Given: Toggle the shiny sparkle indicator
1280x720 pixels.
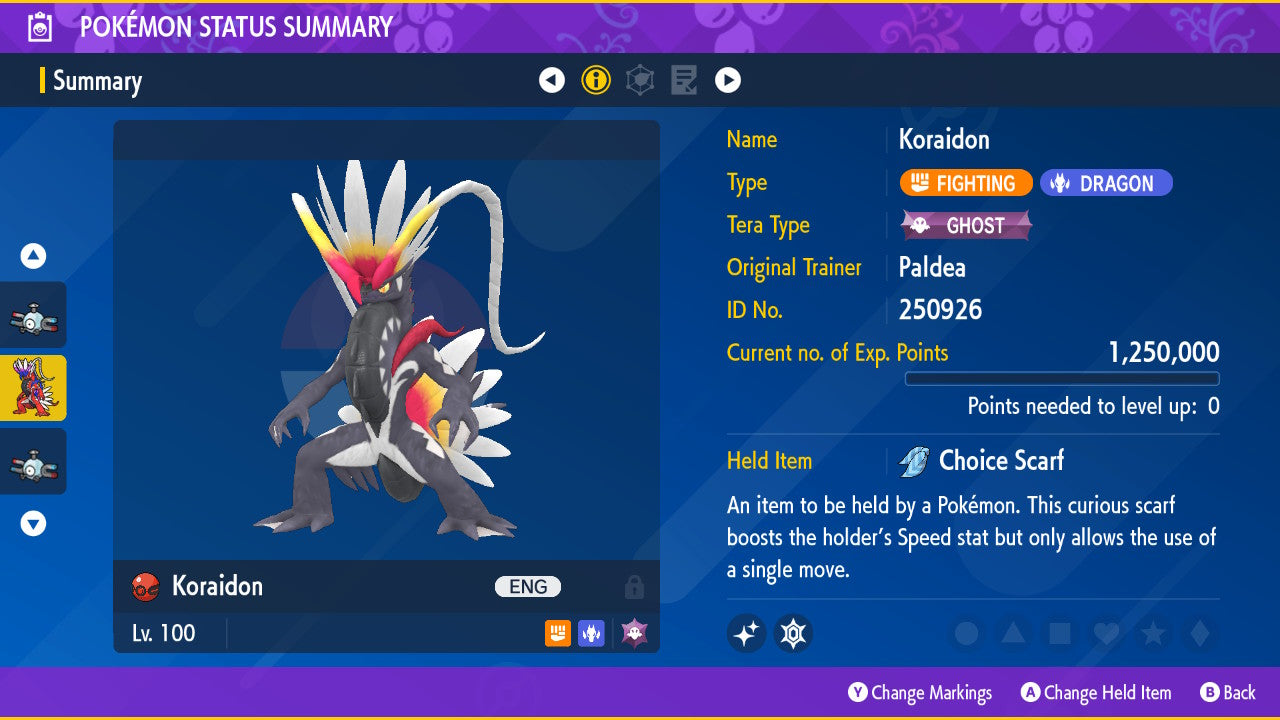Looking at the screenshot, I should (x=746, y=633).
